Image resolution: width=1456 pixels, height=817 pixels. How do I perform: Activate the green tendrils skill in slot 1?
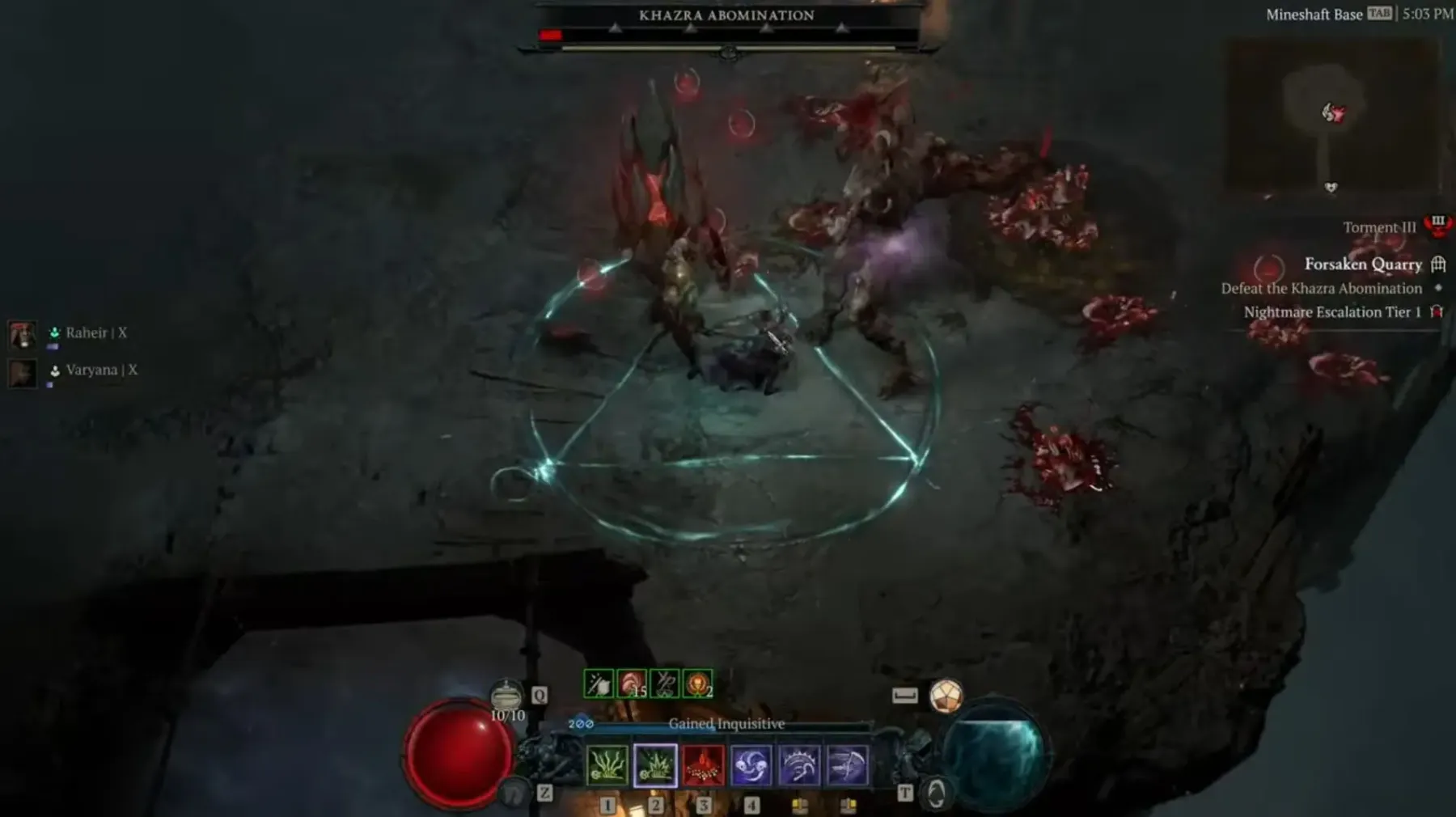[607, 765]
